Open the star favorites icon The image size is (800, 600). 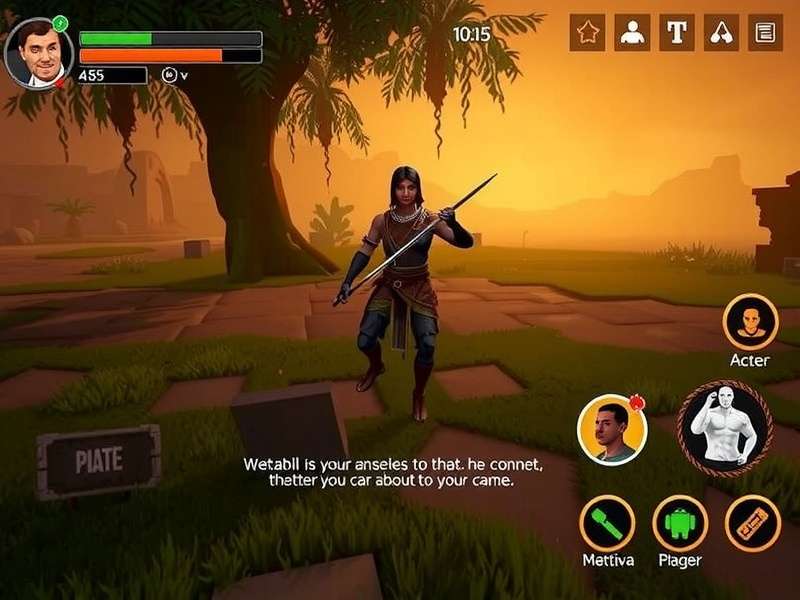(x=588, y=33)
